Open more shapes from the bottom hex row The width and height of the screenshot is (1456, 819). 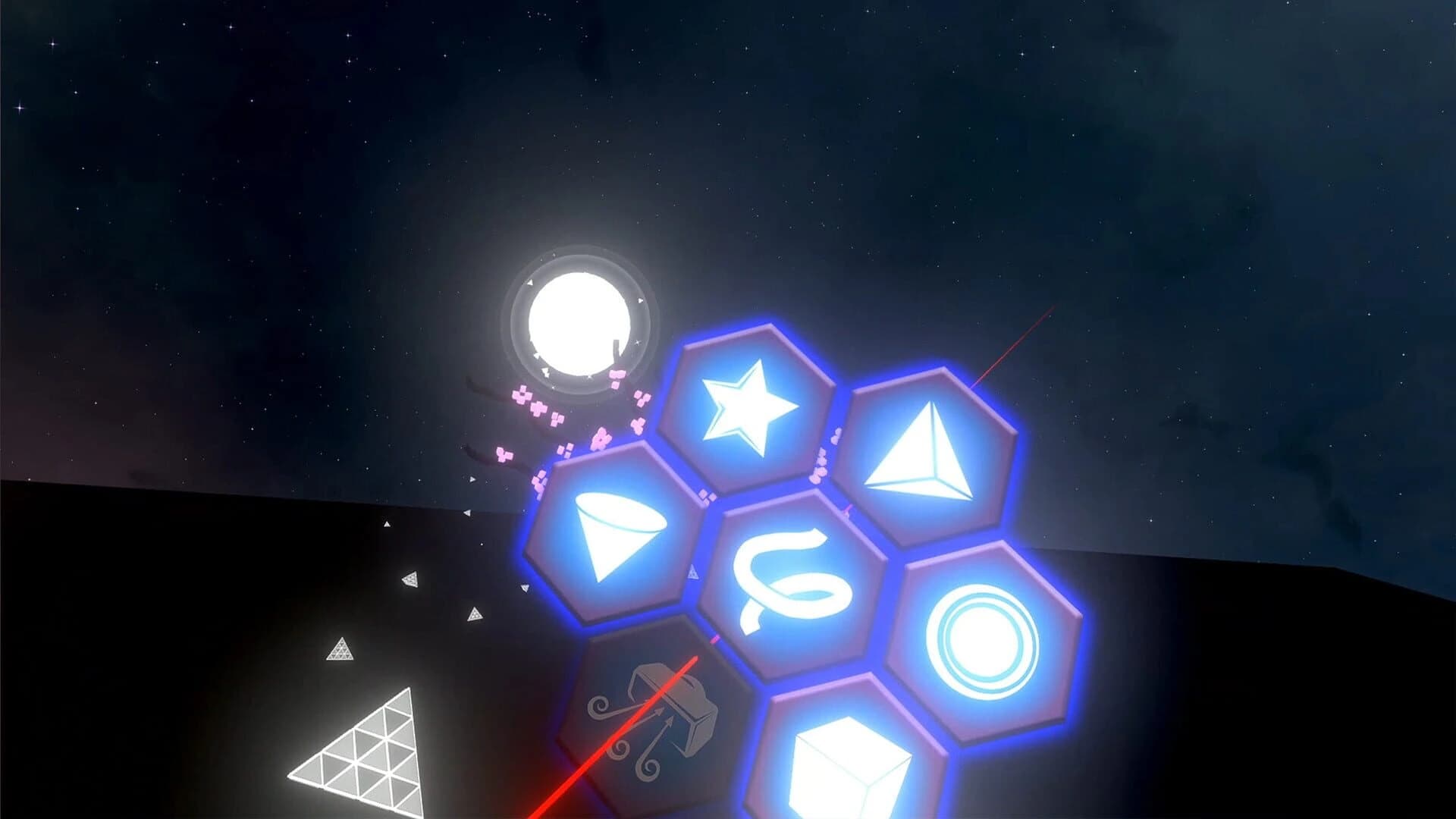(x=849, y=766)
